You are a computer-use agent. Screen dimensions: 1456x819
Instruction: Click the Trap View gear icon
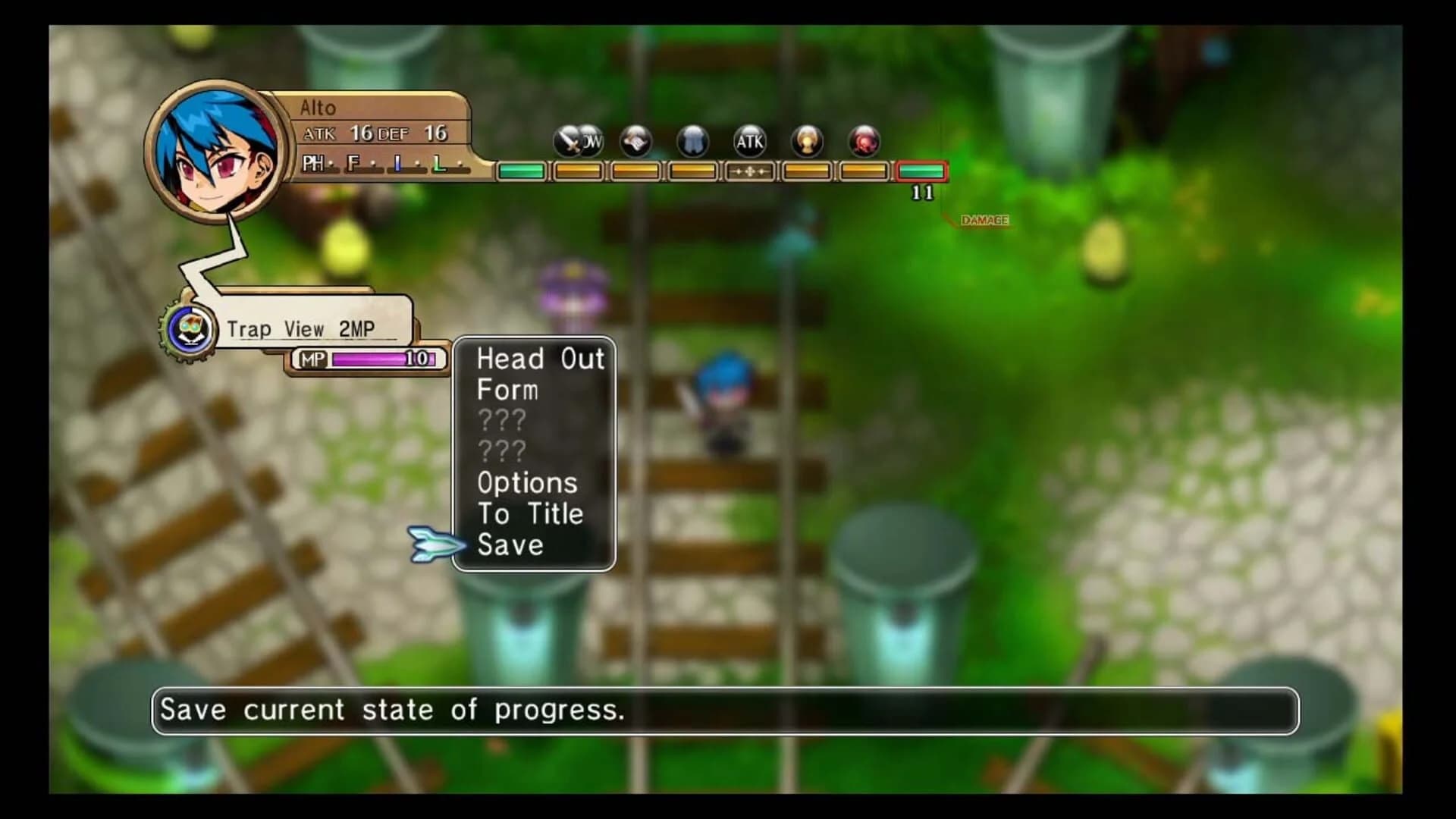[x=190, y=328]
